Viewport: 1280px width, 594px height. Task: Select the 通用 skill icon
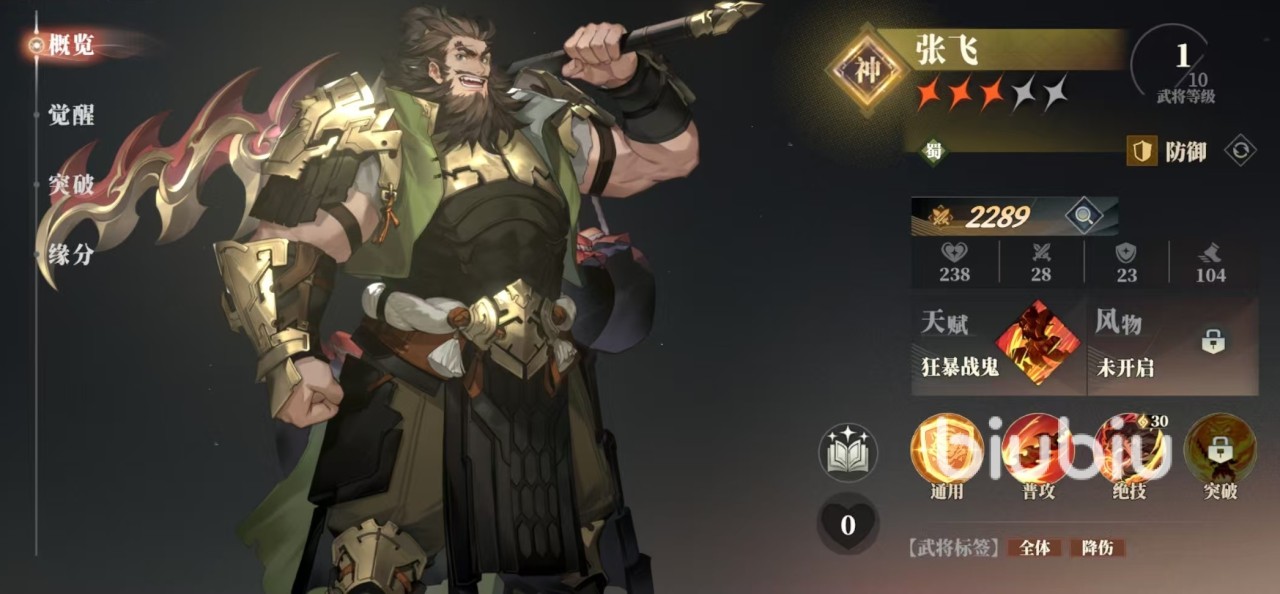pos(946,450)
